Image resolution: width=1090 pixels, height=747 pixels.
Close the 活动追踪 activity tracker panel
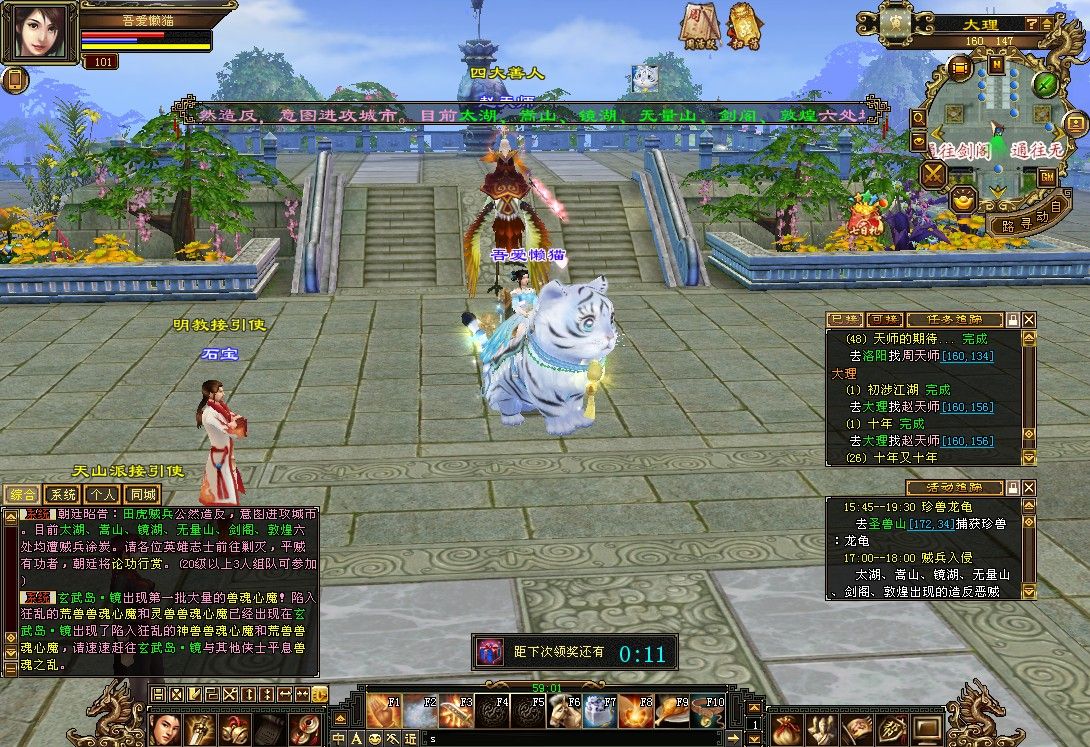click(1029, 487)
